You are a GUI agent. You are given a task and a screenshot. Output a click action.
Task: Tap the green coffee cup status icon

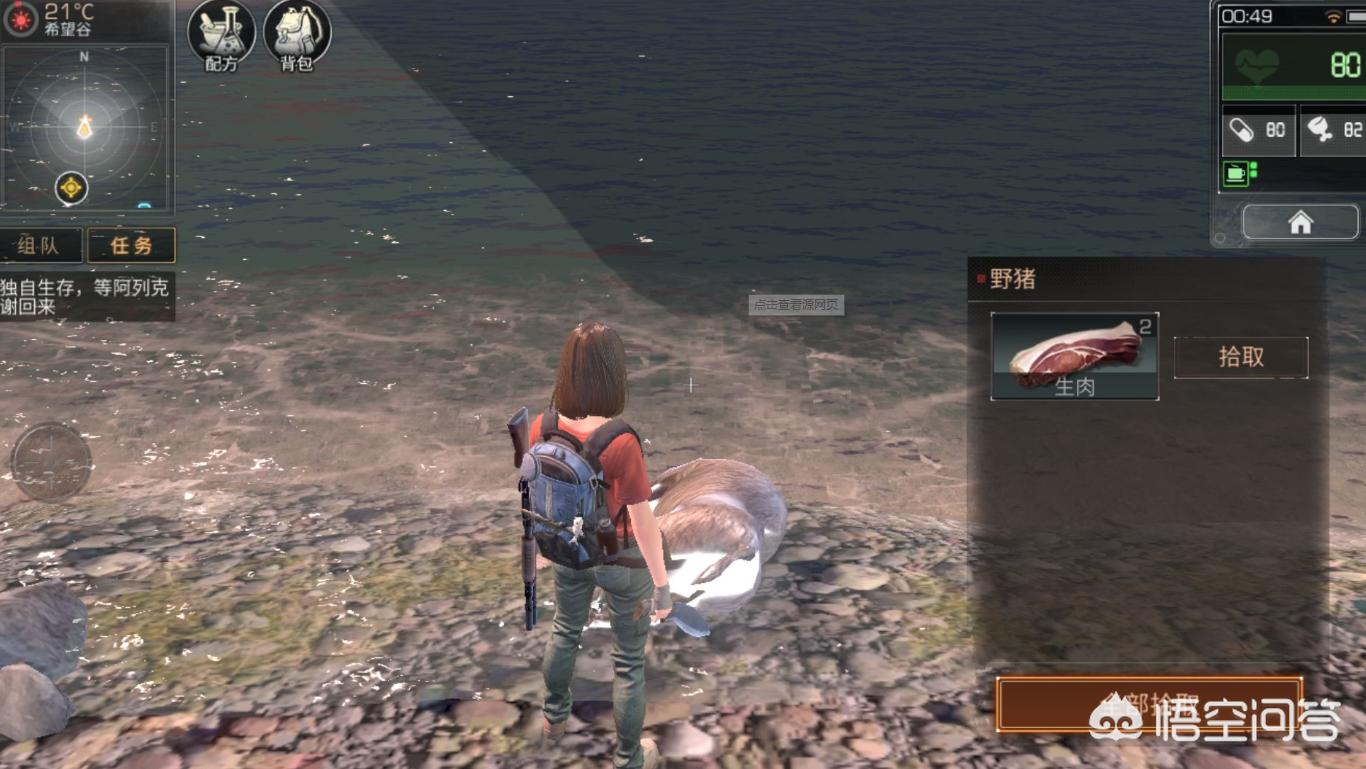(x=1236, y=174)
